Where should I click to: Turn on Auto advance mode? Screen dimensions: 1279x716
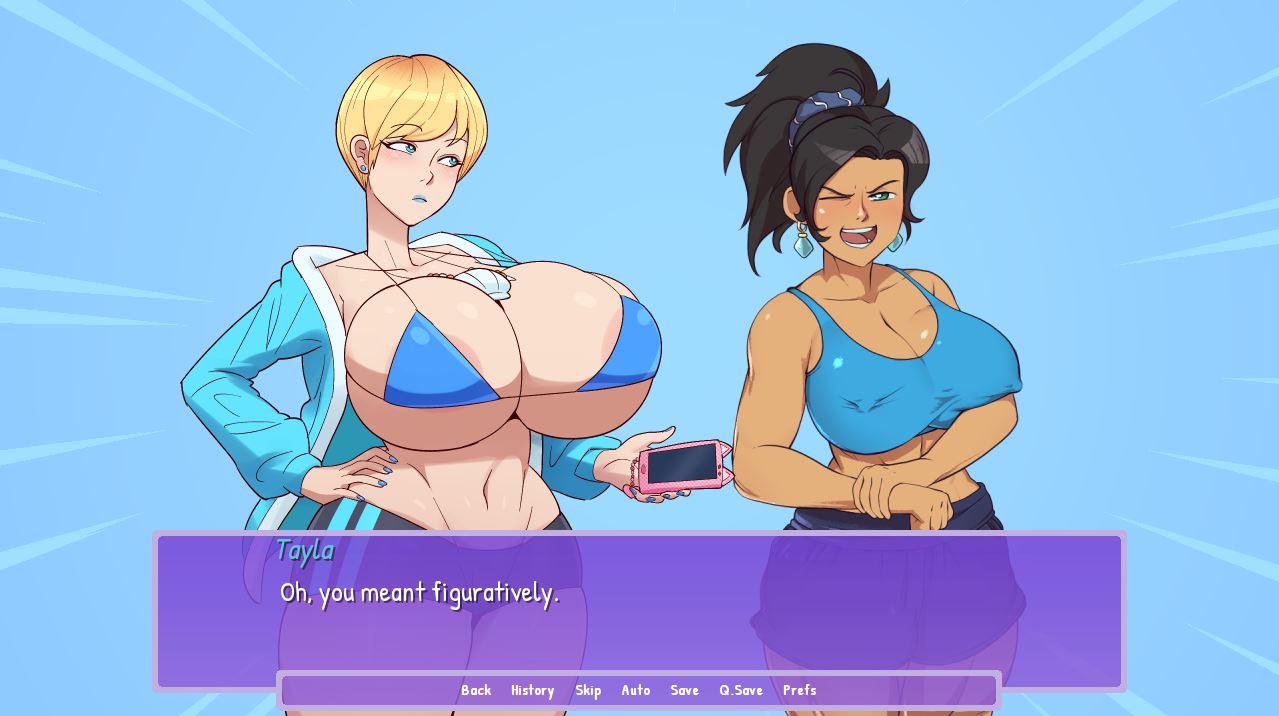point(636,690)
